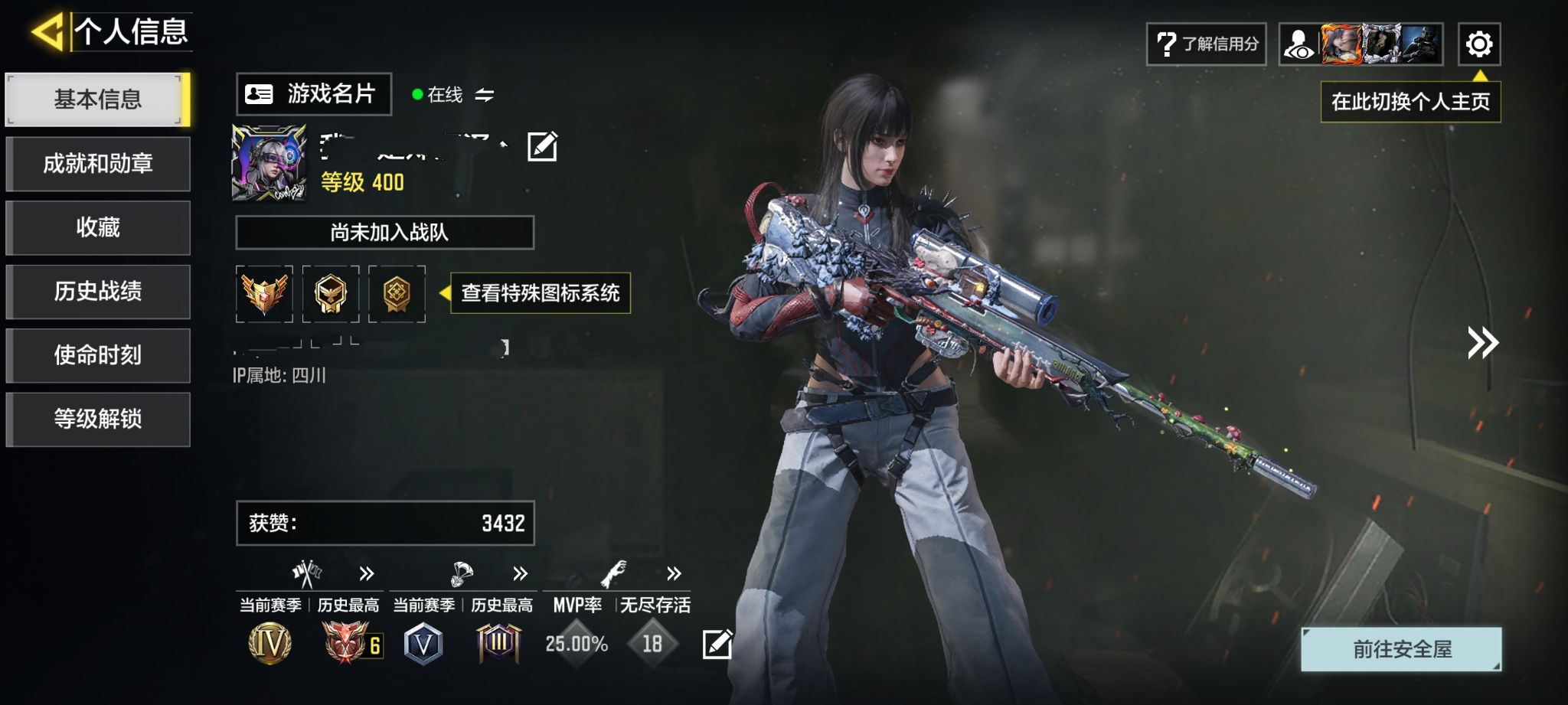
Task: Click the player avatar portrait
Action: coord(269,163)
